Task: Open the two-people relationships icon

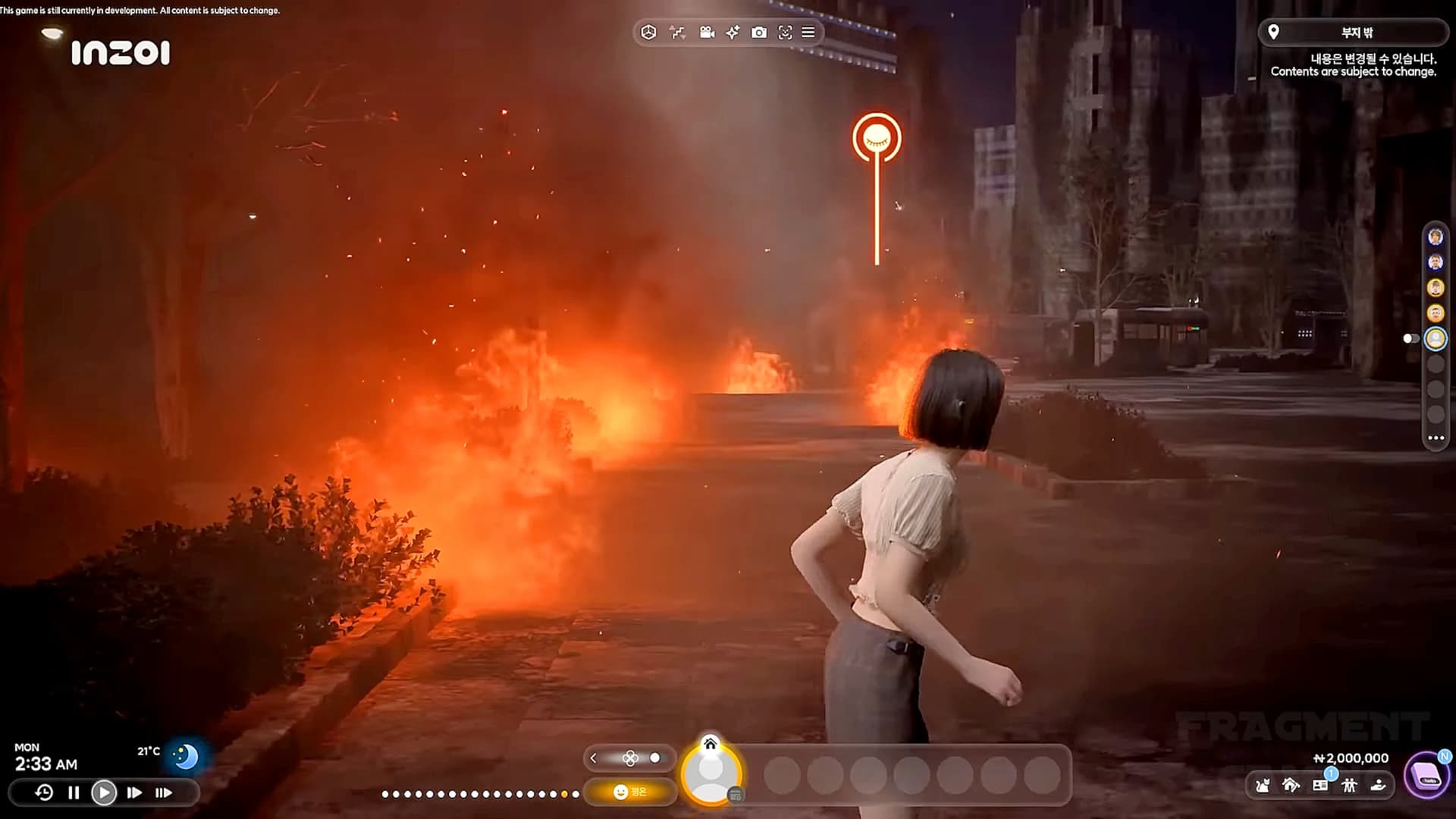Action: [1349, 786]
